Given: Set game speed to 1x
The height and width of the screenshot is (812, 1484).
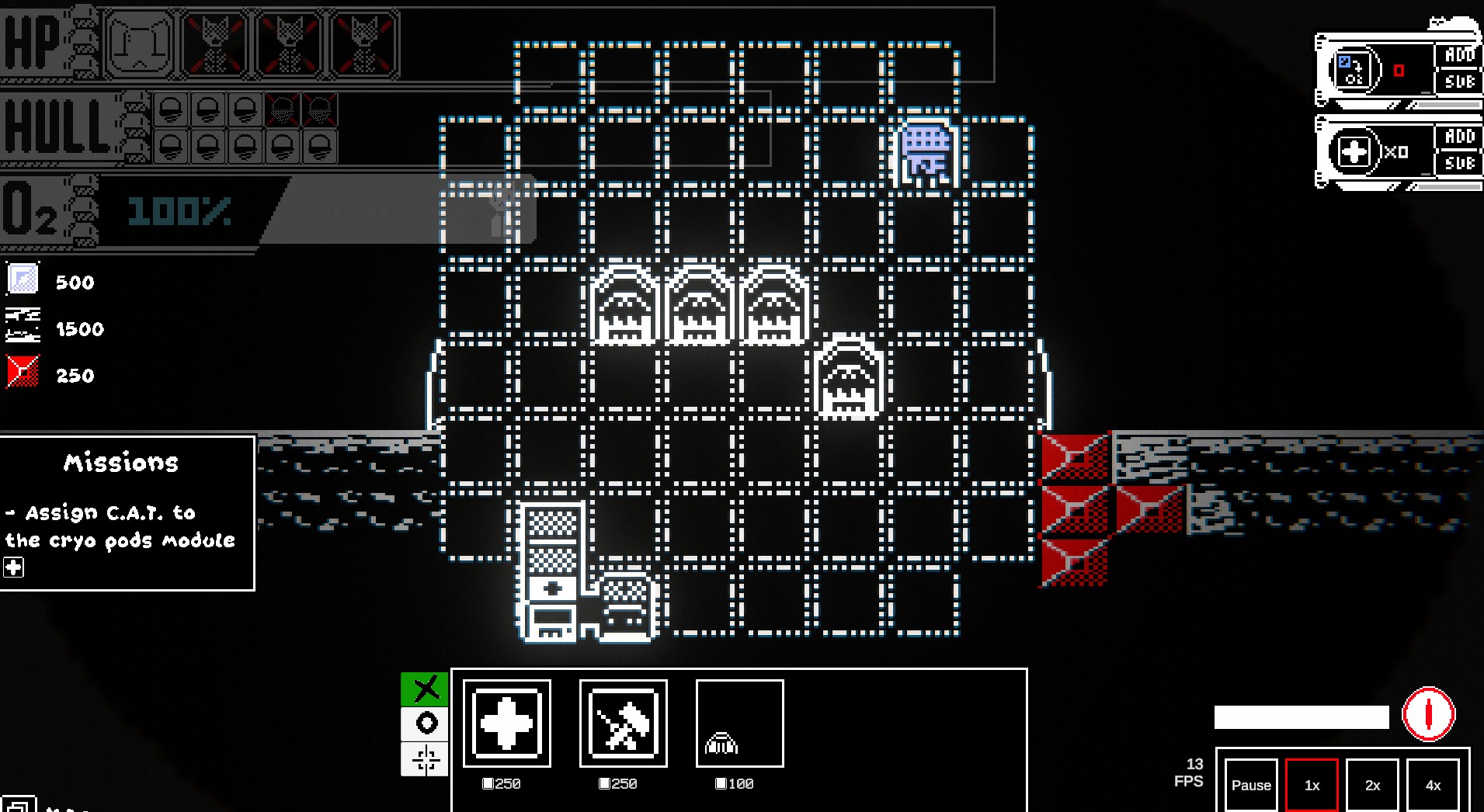Looking at the screenshot, I should 1312,785.
